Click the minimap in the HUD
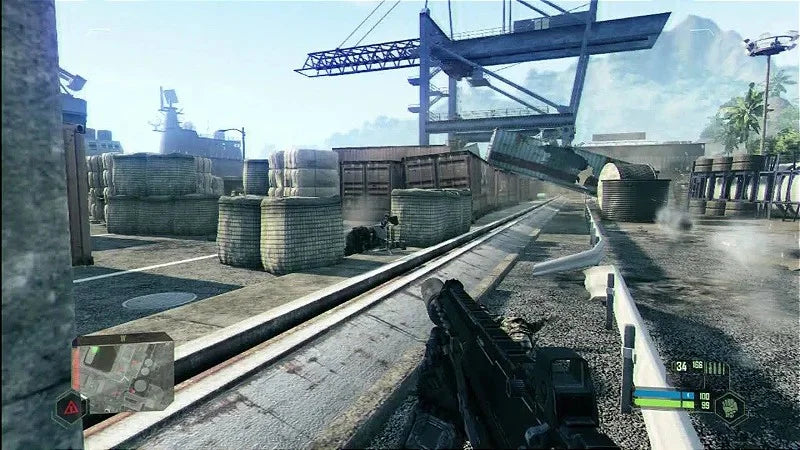 [x=124, y=373]
